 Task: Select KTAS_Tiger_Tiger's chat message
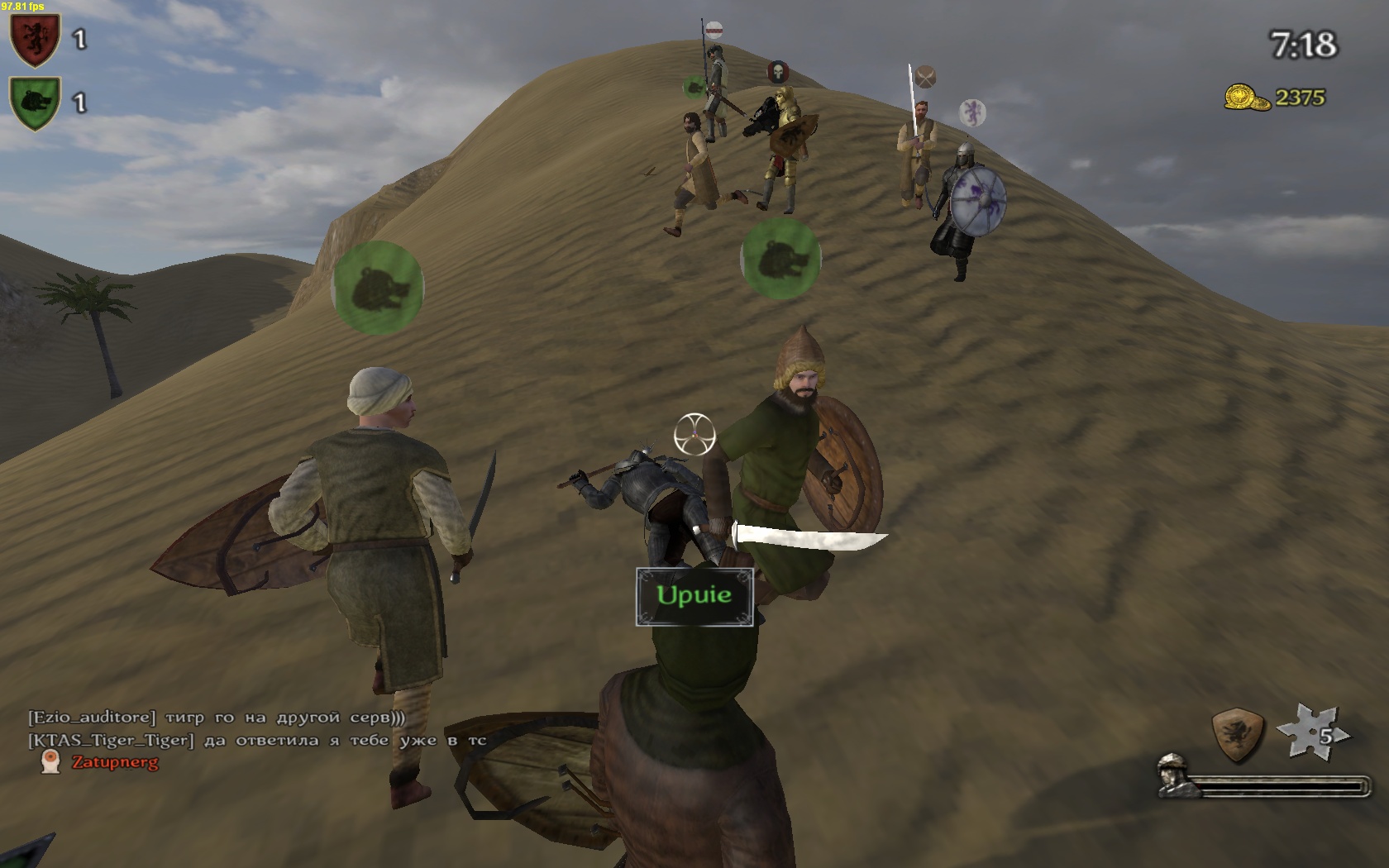(257, 741)
